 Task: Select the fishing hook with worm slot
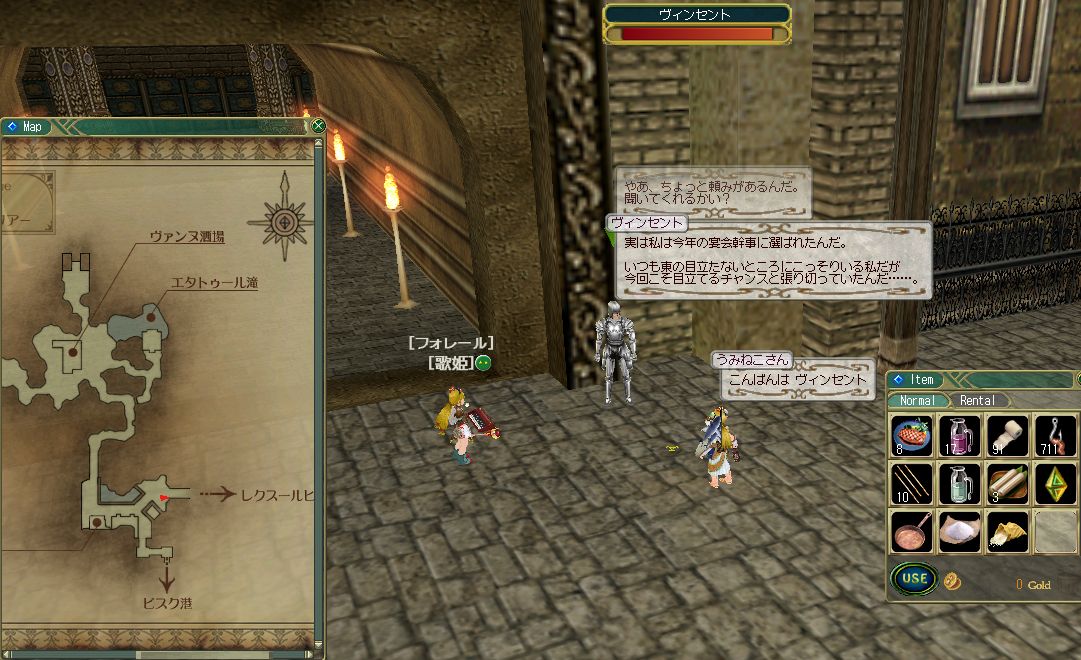1055,436
